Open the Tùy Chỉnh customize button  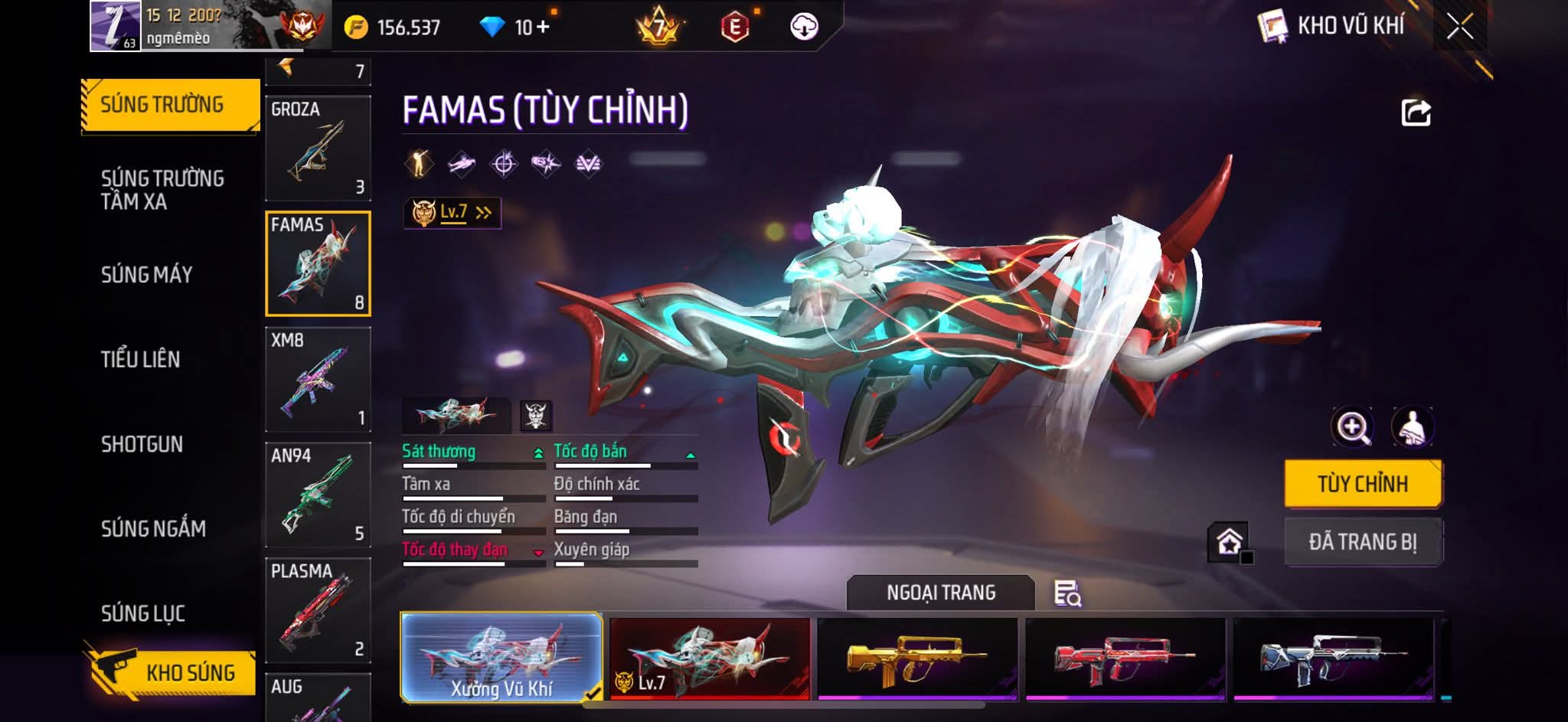coord(1363,484)
